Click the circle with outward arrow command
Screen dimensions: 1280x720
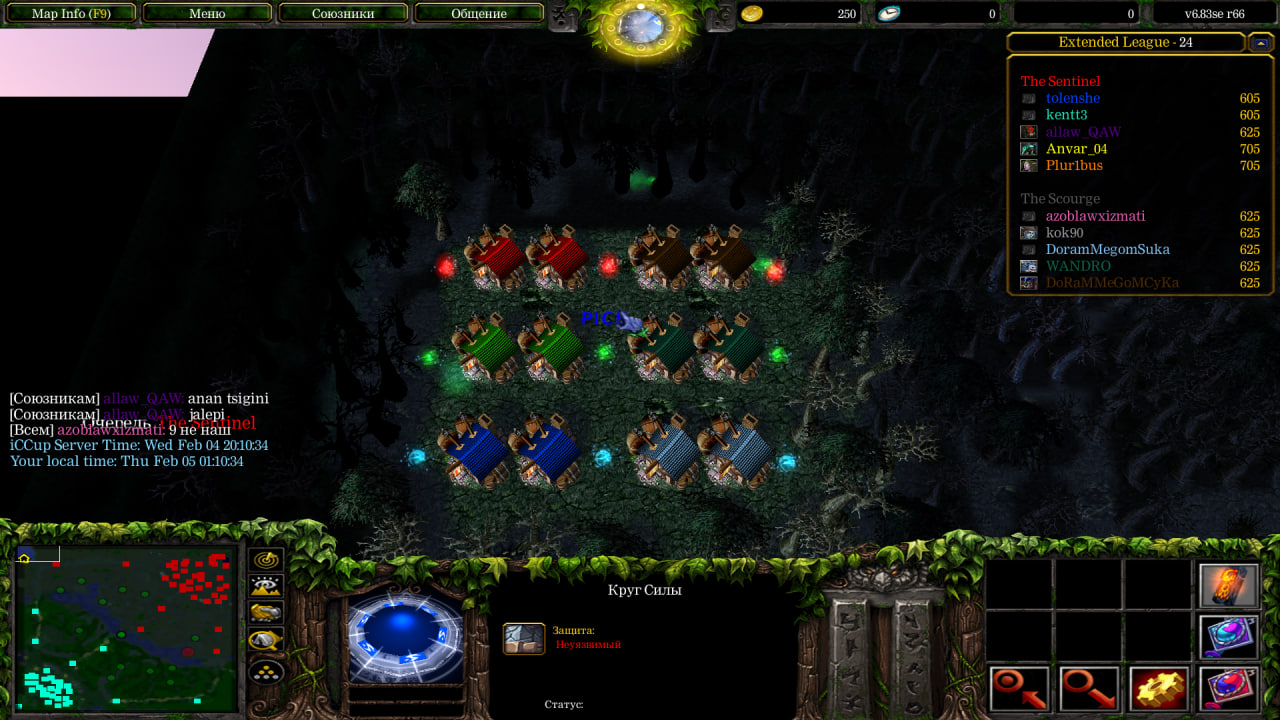pyautogui.click(x=1089, y=689)
